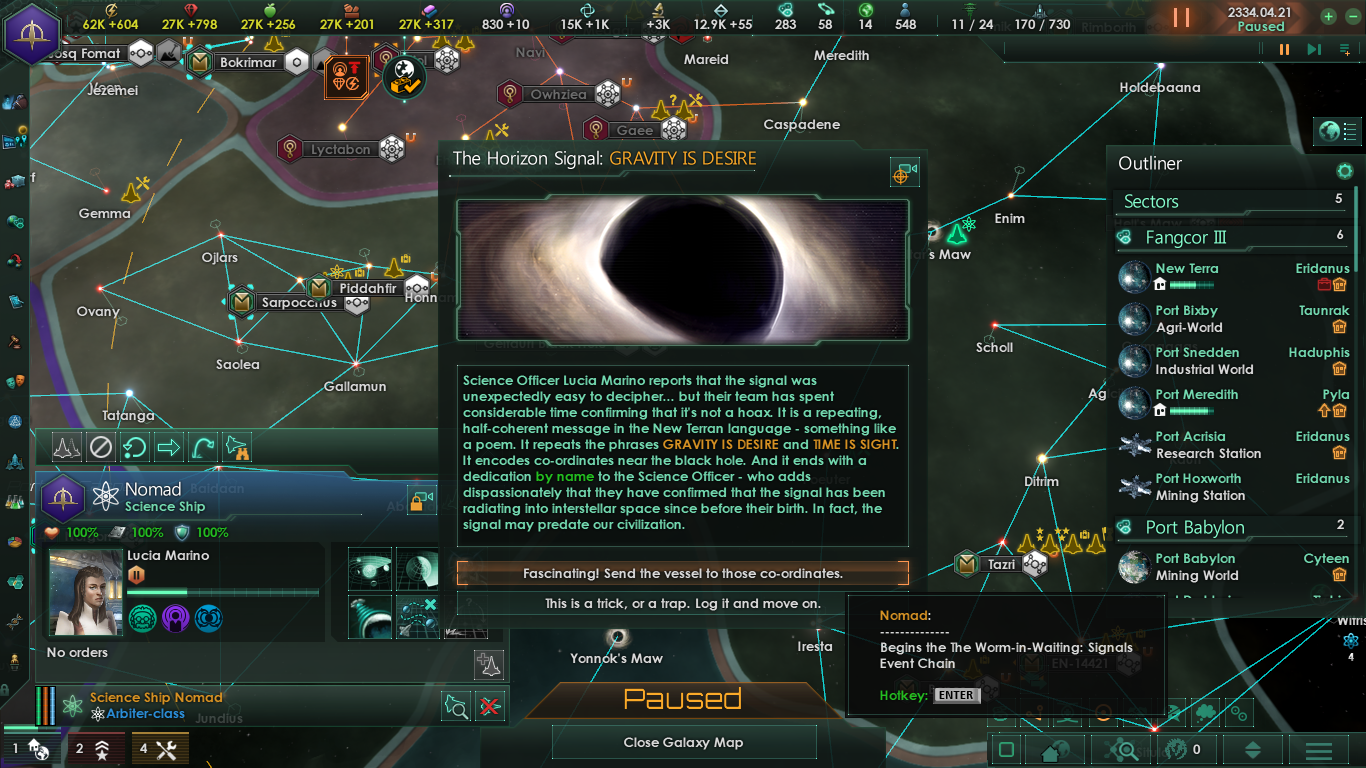Select the survey order icon for the Nomad

coord(66,447)
